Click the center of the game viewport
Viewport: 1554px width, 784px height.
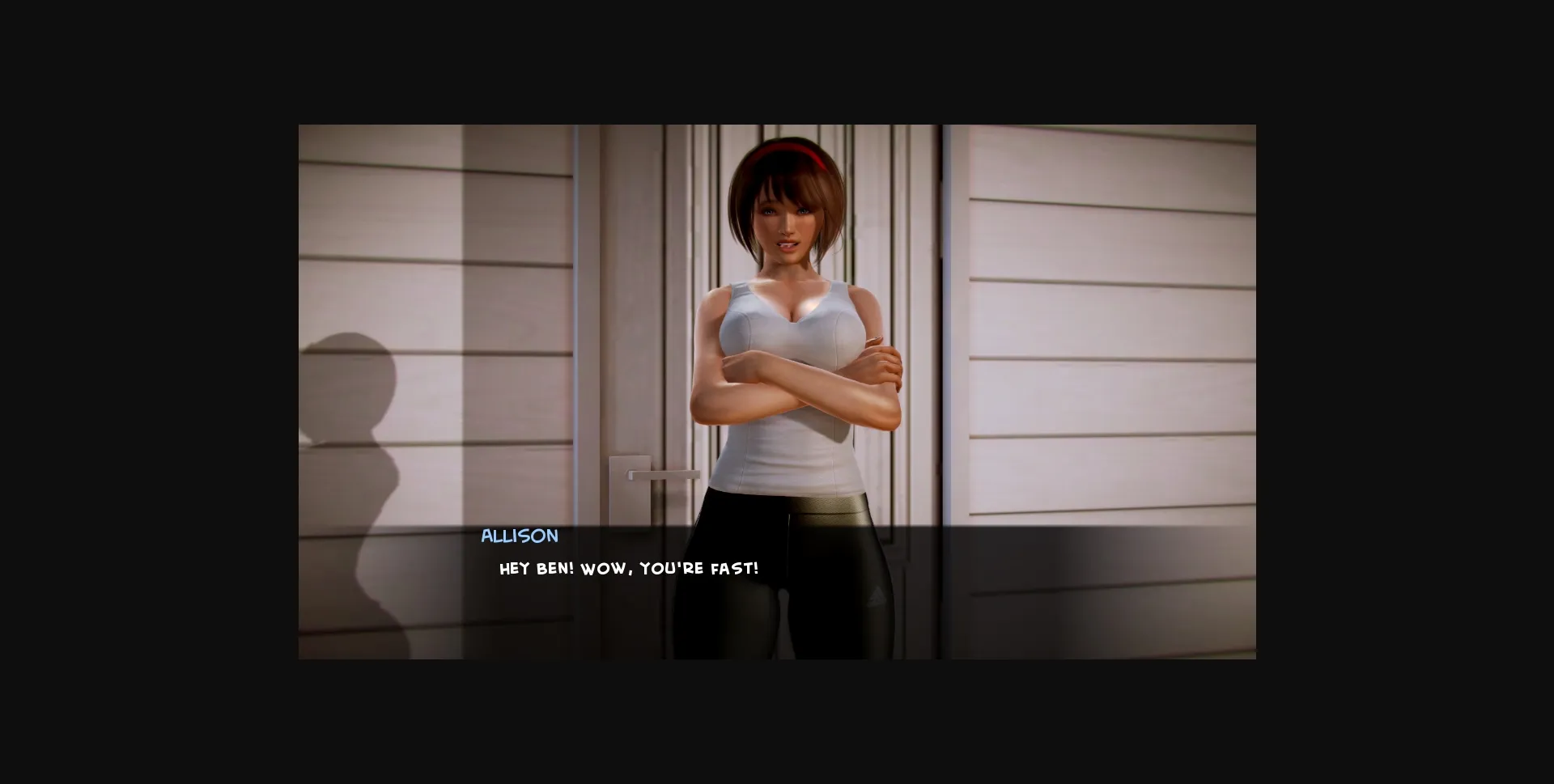coord(777,392)
